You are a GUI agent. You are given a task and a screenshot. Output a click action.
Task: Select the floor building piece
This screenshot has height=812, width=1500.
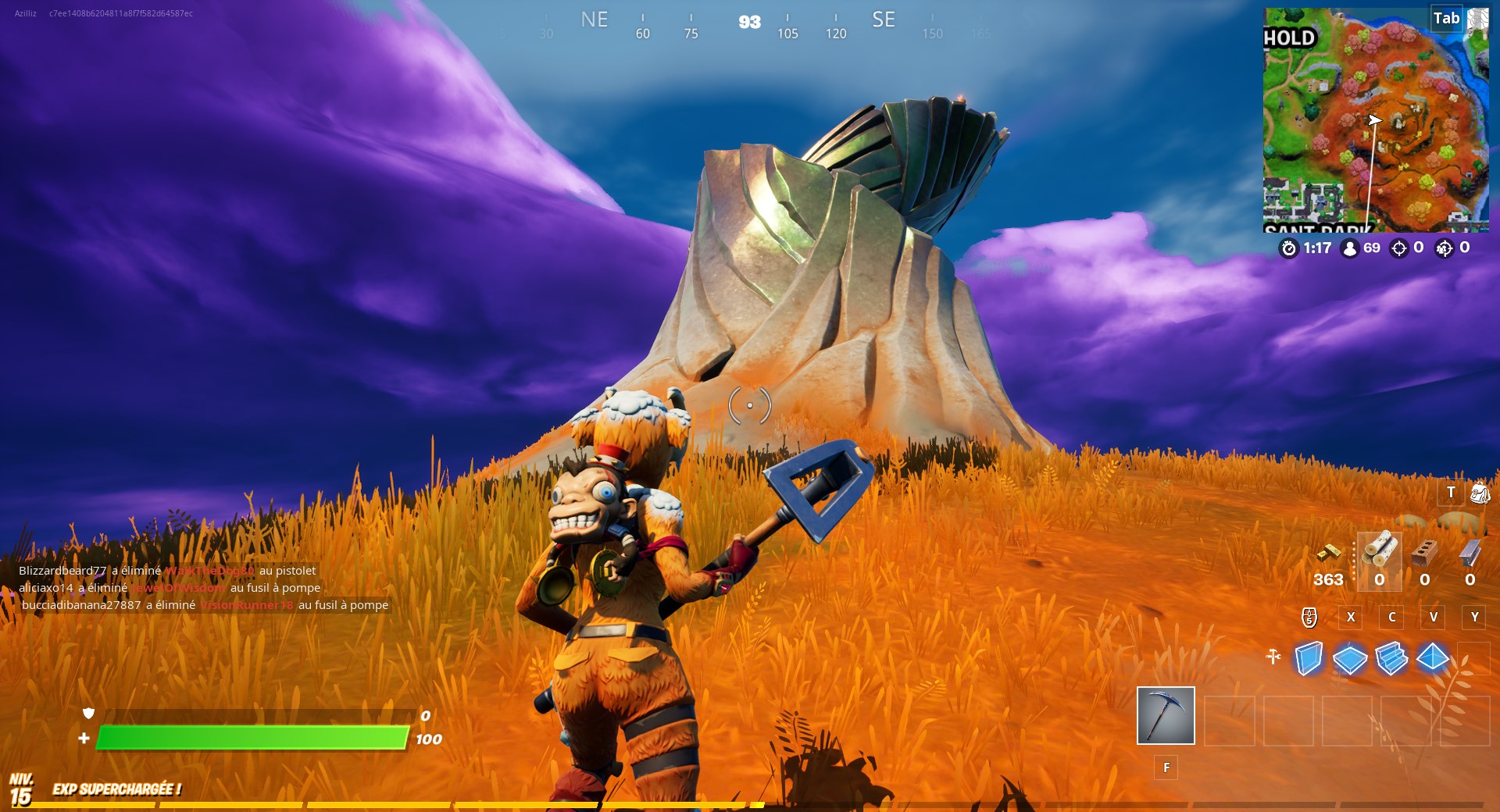tap(1350, 660)
